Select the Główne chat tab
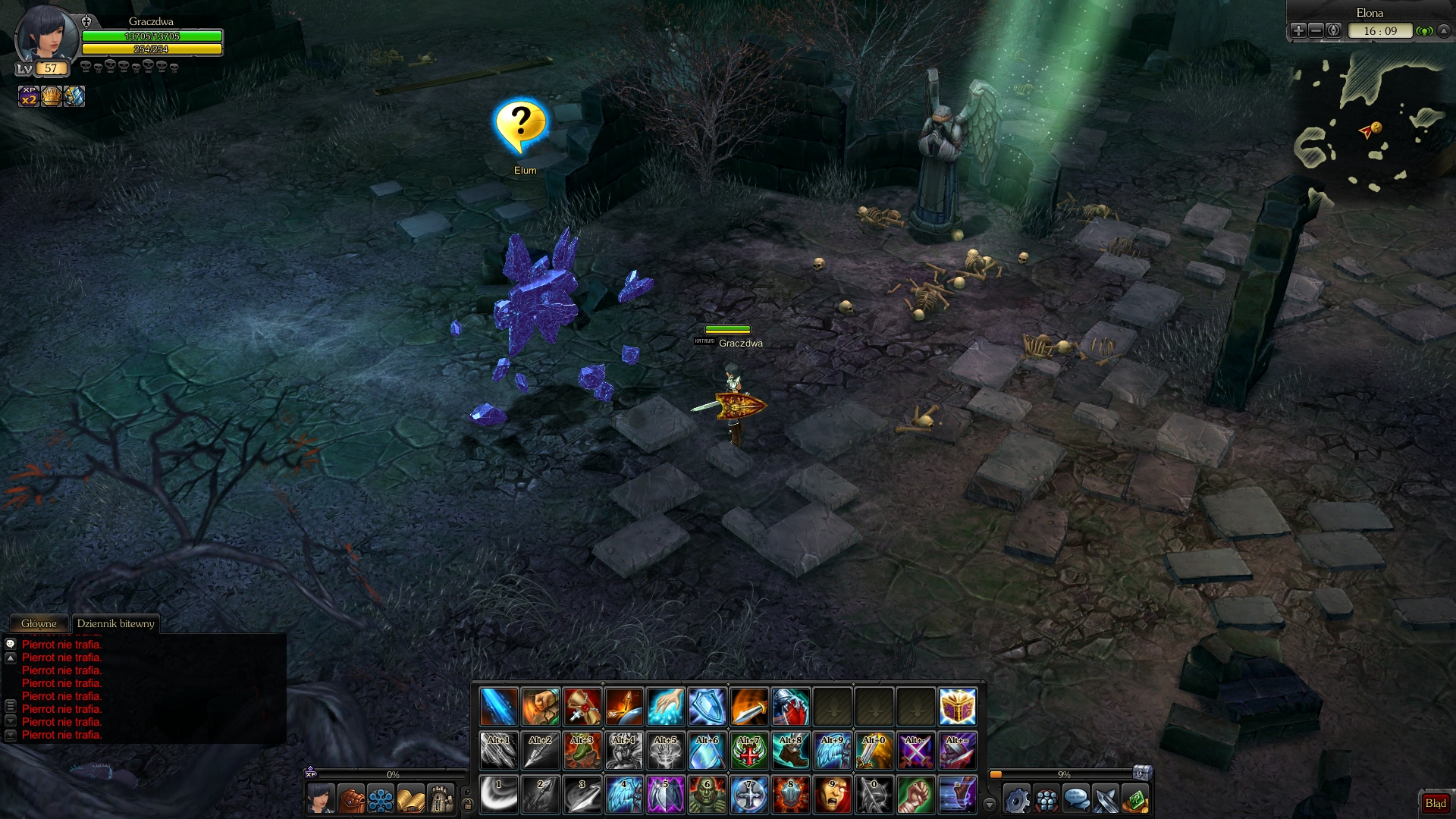 pyautogui.click(x=39, y=623)
